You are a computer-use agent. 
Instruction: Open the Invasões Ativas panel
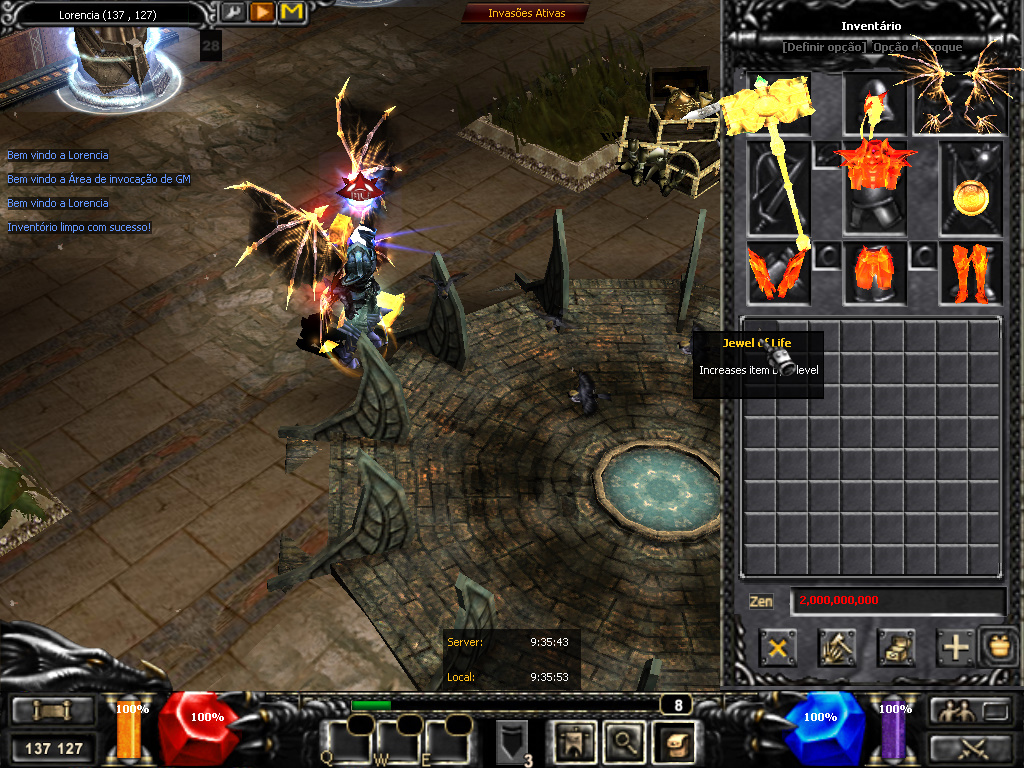(x=526, y=13)
